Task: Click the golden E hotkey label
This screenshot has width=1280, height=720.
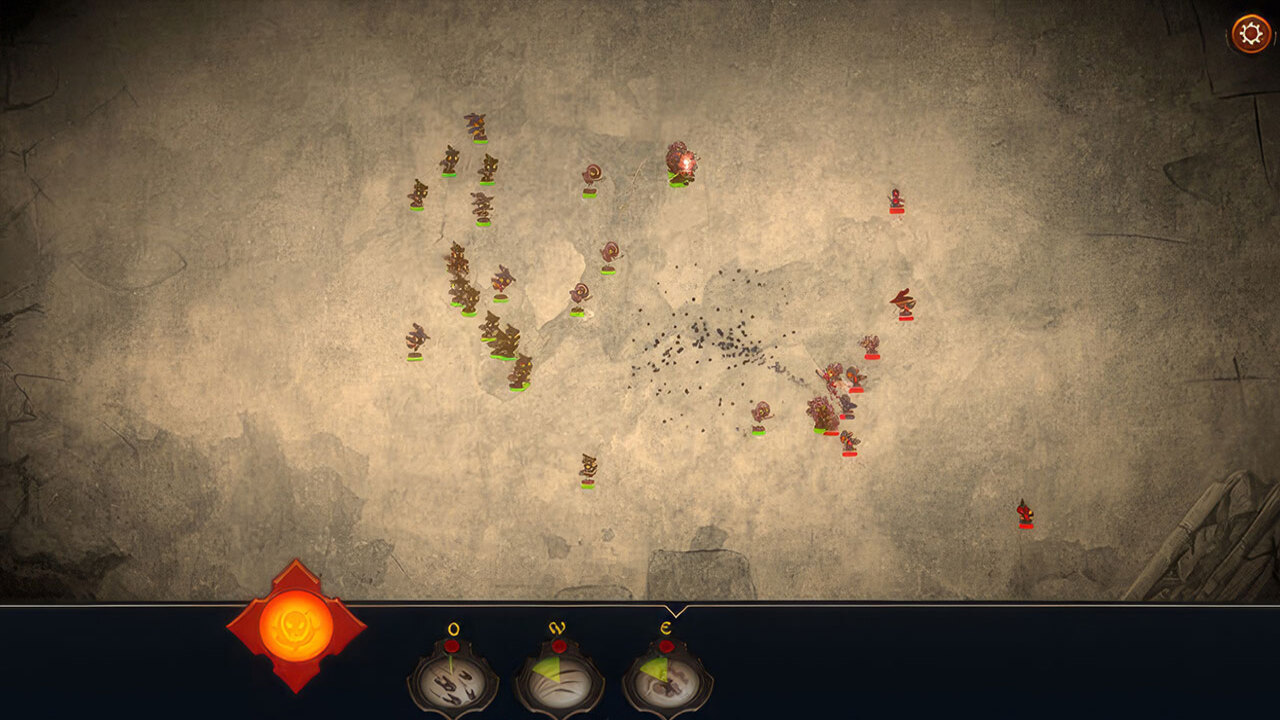Action: 666,627
